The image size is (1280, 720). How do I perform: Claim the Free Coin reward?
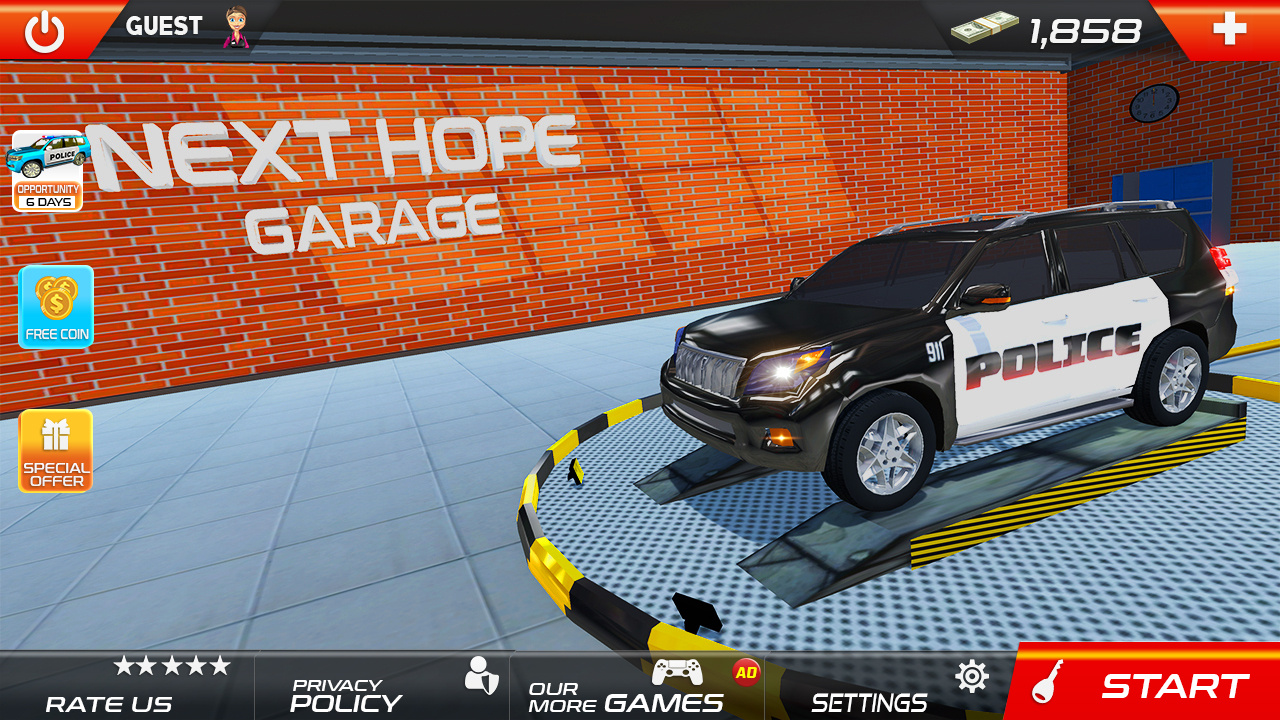56,307
